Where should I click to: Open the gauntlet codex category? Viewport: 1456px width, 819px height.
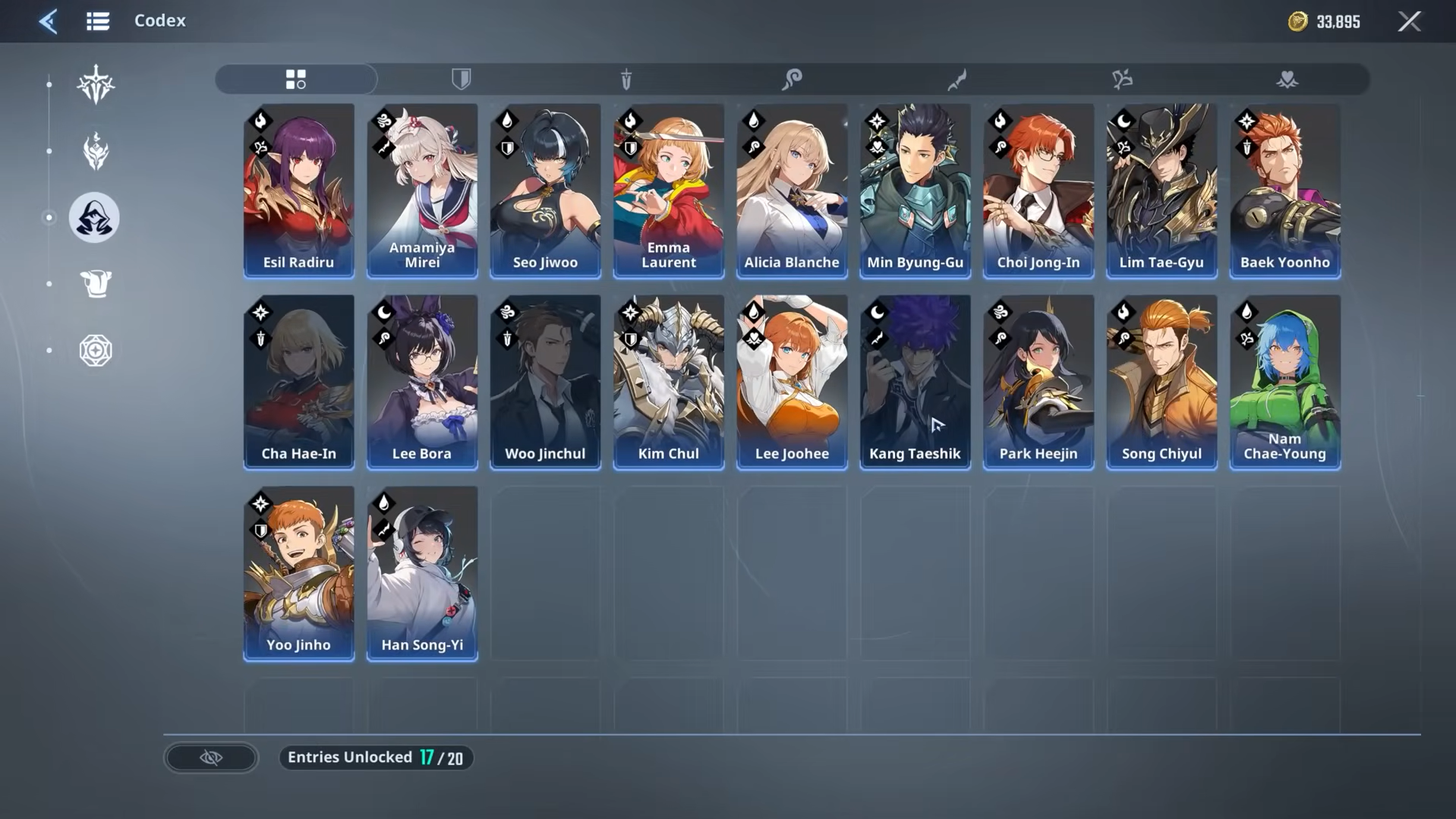coord(96,284)
